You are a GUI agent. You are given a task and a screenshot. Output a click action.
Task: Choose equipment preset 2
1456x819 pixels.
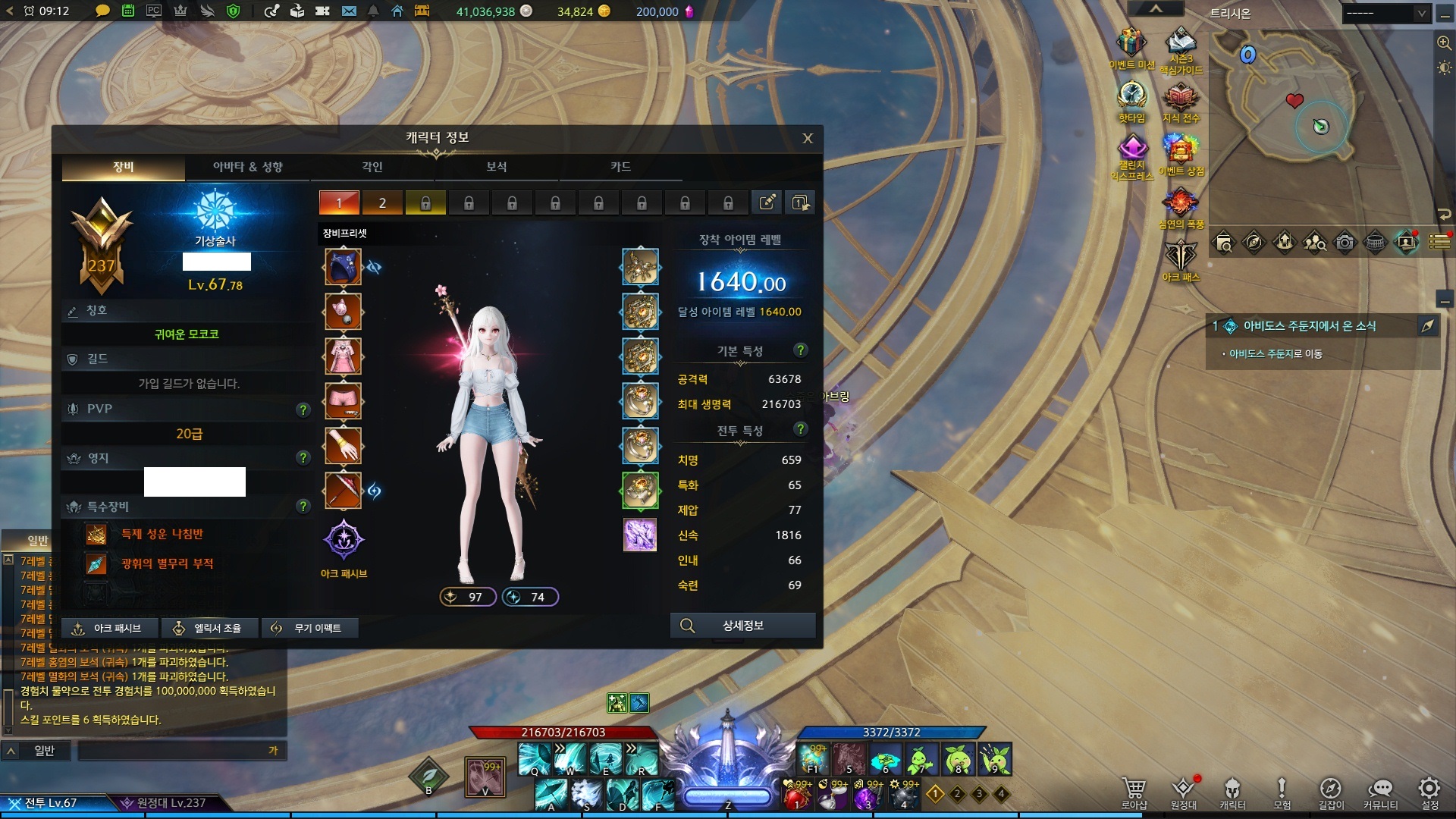[382, 203]
